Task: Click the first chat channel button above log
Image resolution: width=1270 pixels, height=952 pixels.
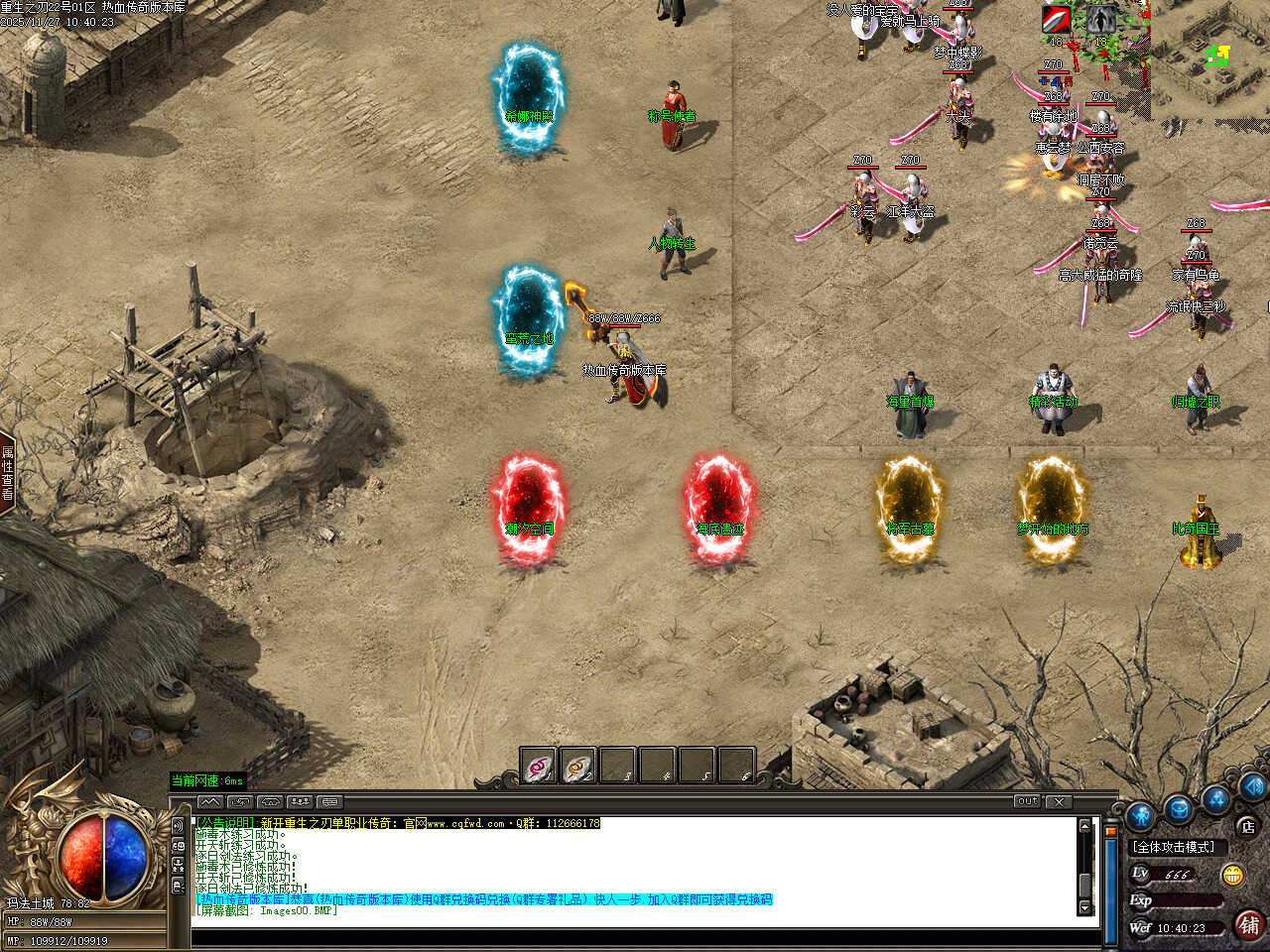Action: [210, 801]
